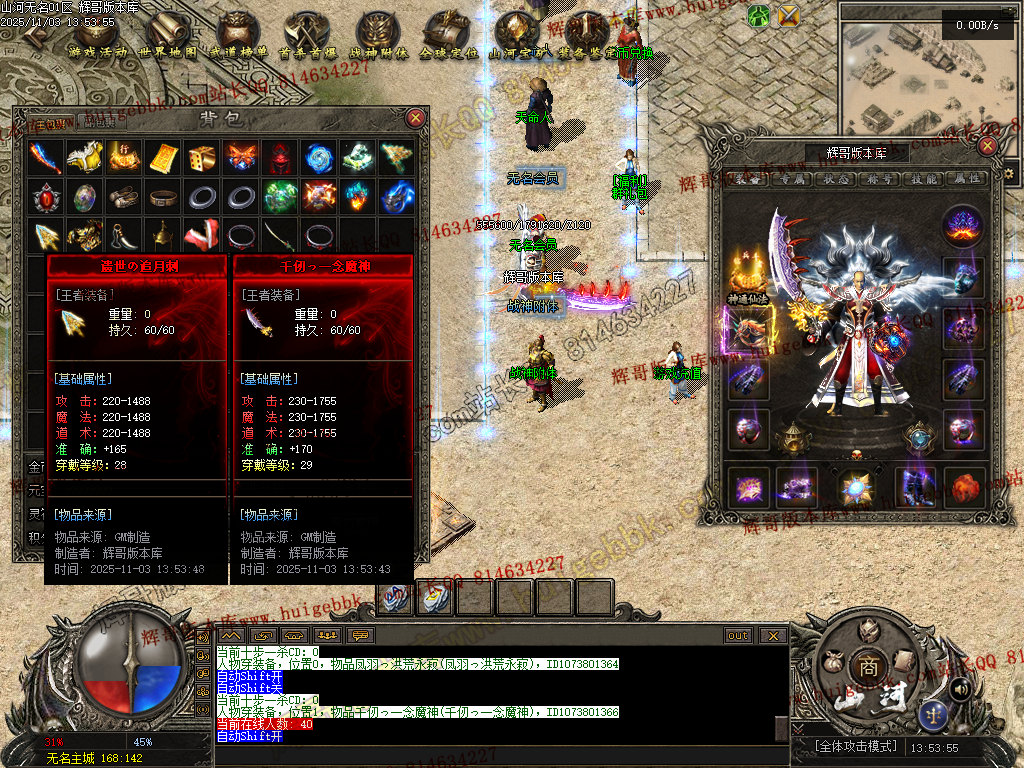Close the 背包 backpack window

pos(416,118)
